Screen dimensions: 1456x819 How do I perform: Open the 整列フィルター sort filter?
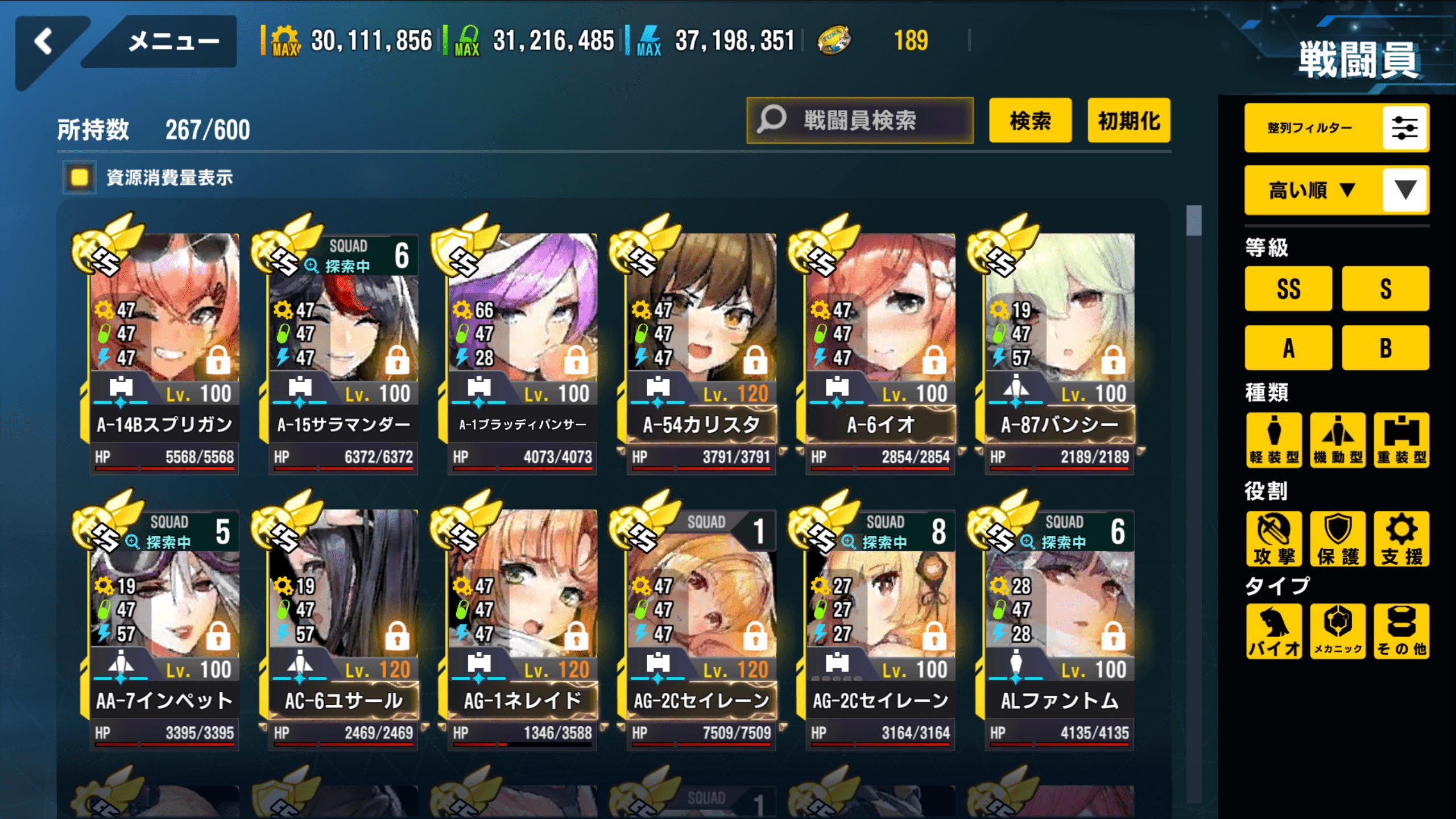(x=1335, y=128)
